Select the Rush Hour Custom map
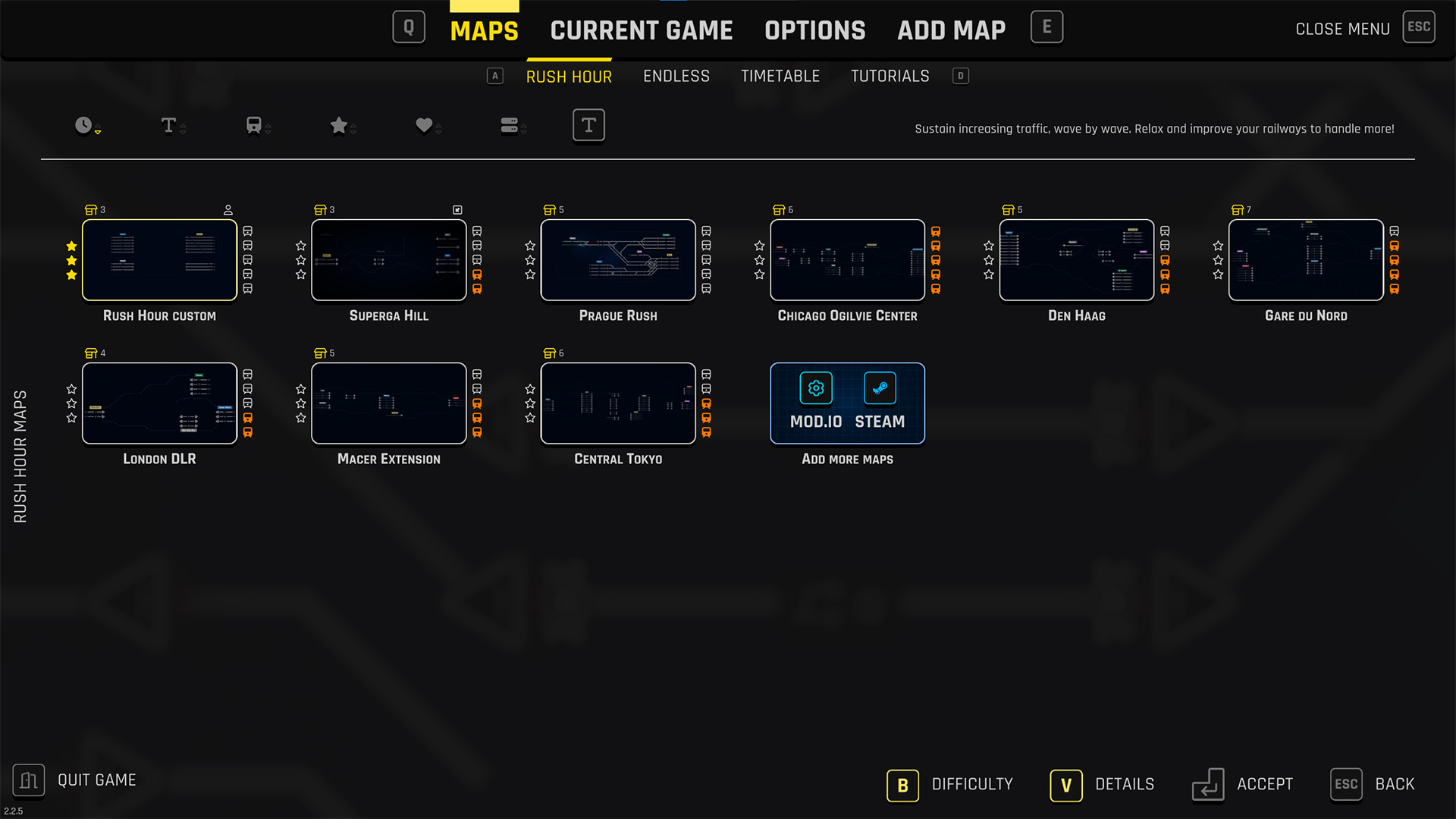The height and width of the screenshot is (819, 1456). pos(159,260)
